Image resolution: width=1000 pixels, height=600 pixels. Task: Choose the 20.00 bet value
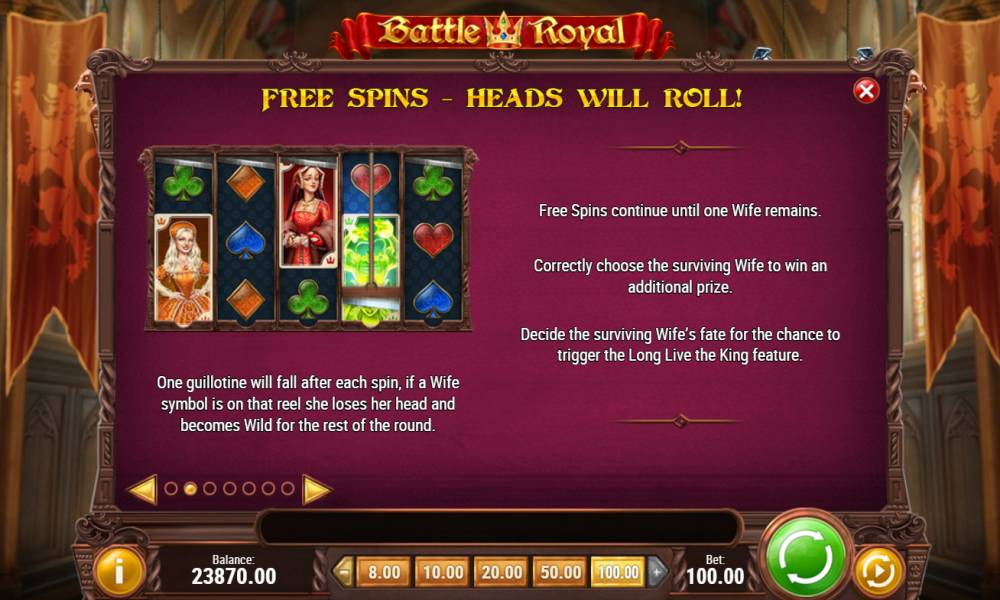tap(501, 572)
